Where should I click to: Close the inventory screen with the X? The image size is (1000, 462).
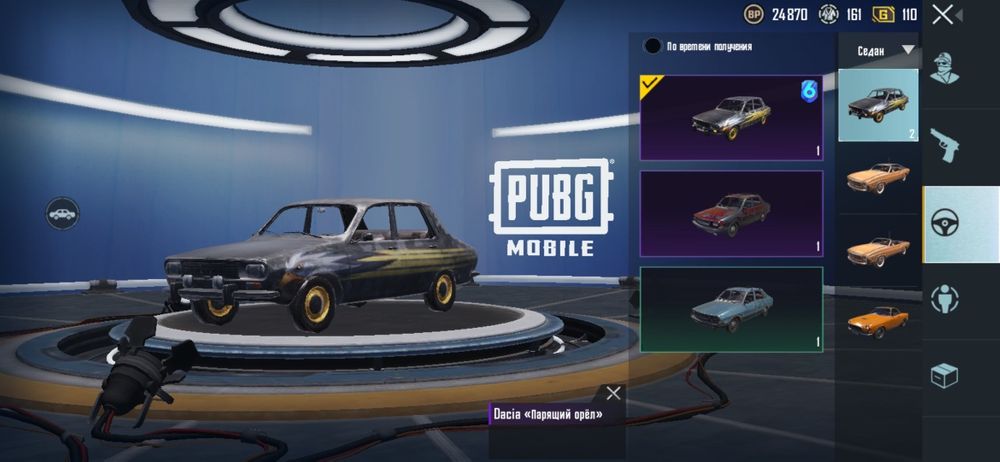click(942, 14)
